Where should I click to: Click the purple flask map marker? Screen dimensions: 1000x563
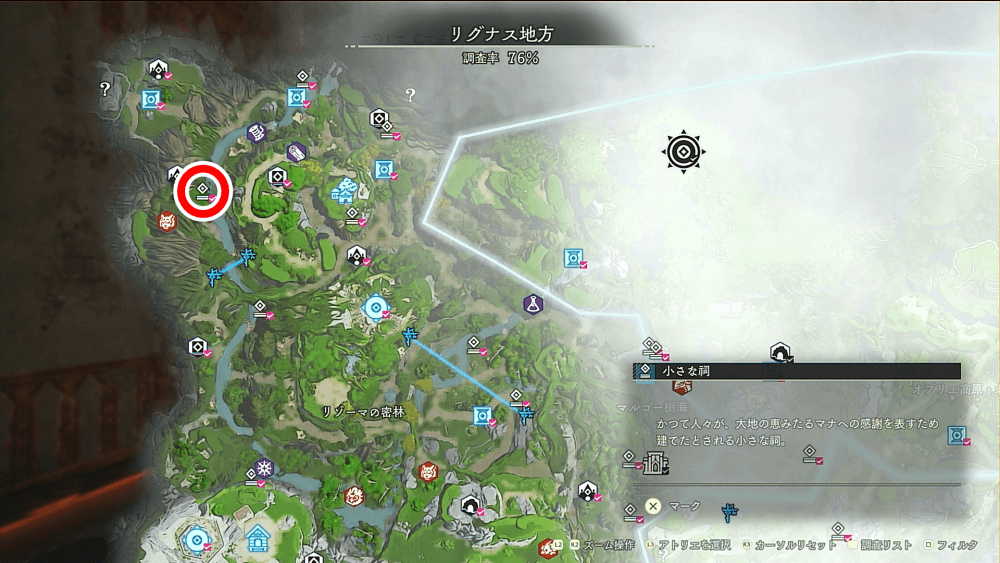tap(533, 302)
